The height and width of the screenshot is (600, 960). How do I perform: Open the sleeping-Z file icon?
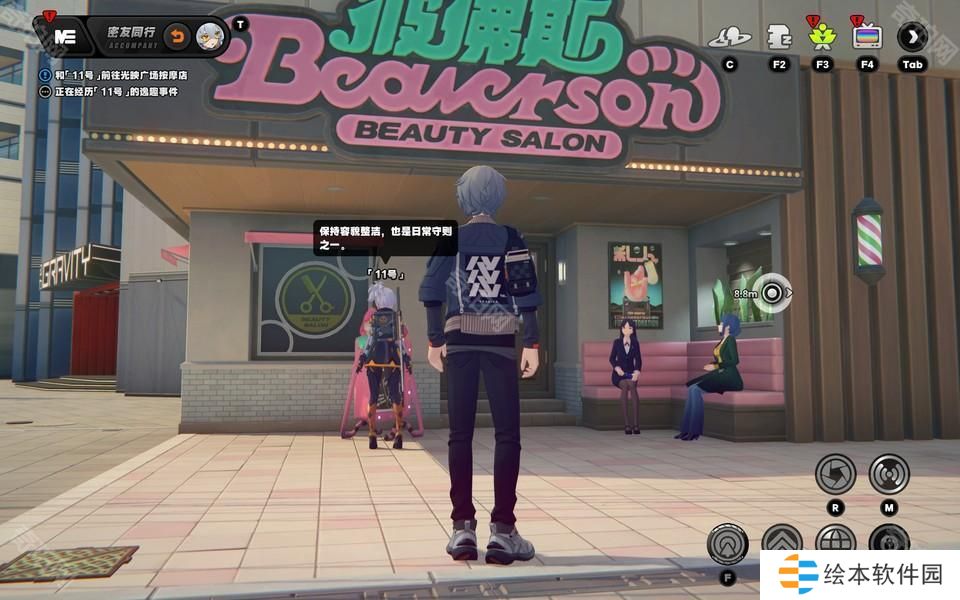point(779,37)
